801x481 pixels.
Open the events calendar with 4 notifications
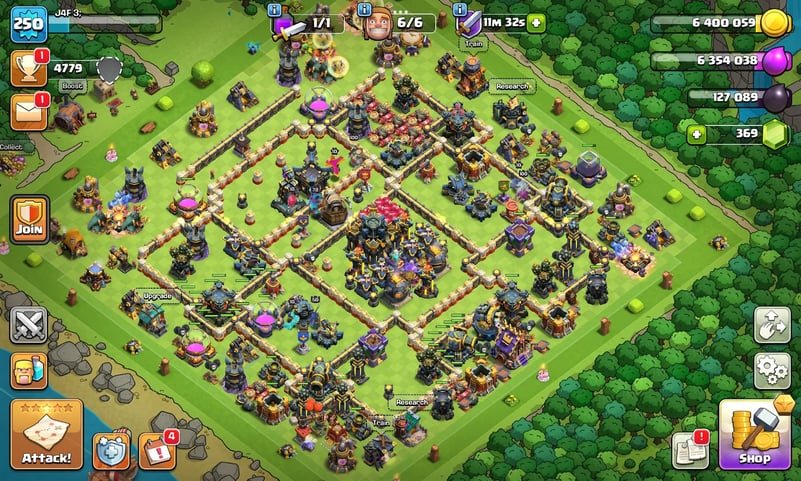pos(157,451)
